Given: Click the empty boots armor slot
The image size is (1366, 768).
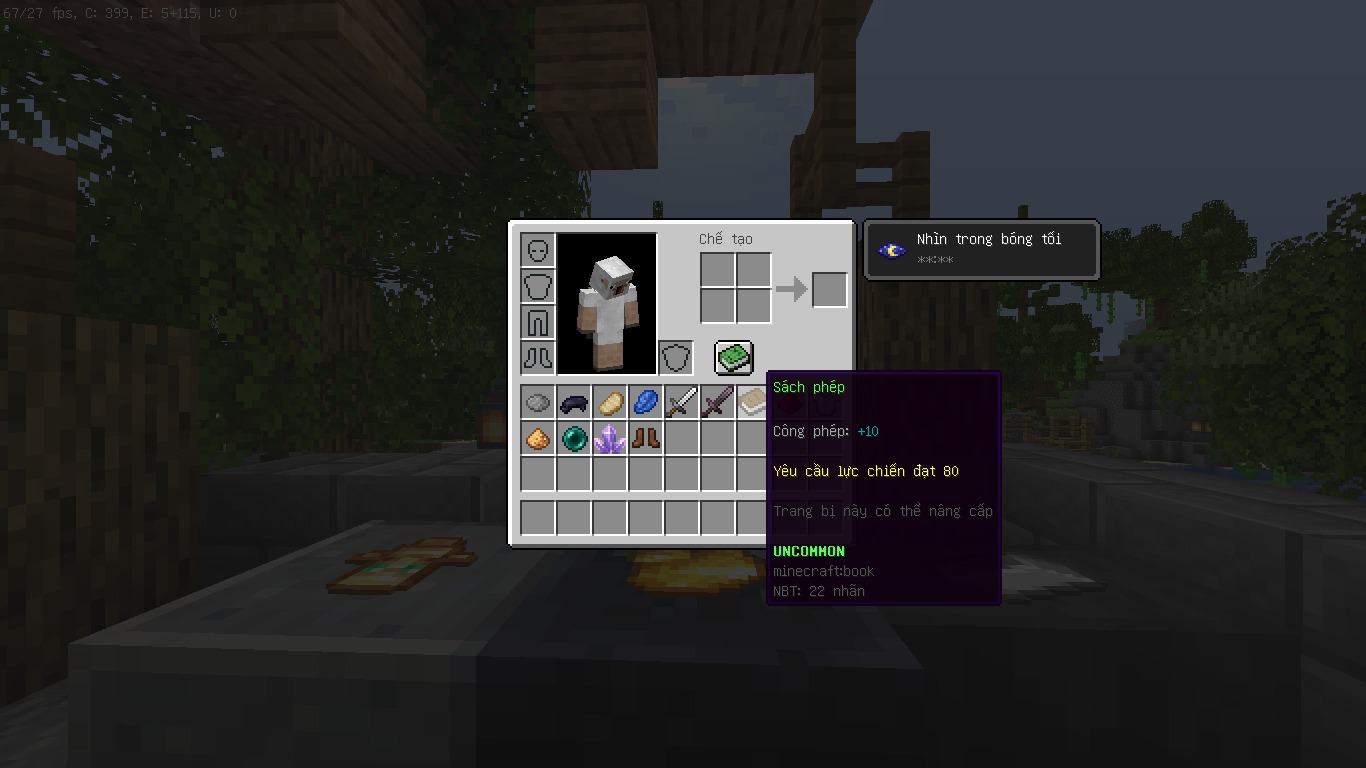Looking at the screenshot, I should coord(538,357).
